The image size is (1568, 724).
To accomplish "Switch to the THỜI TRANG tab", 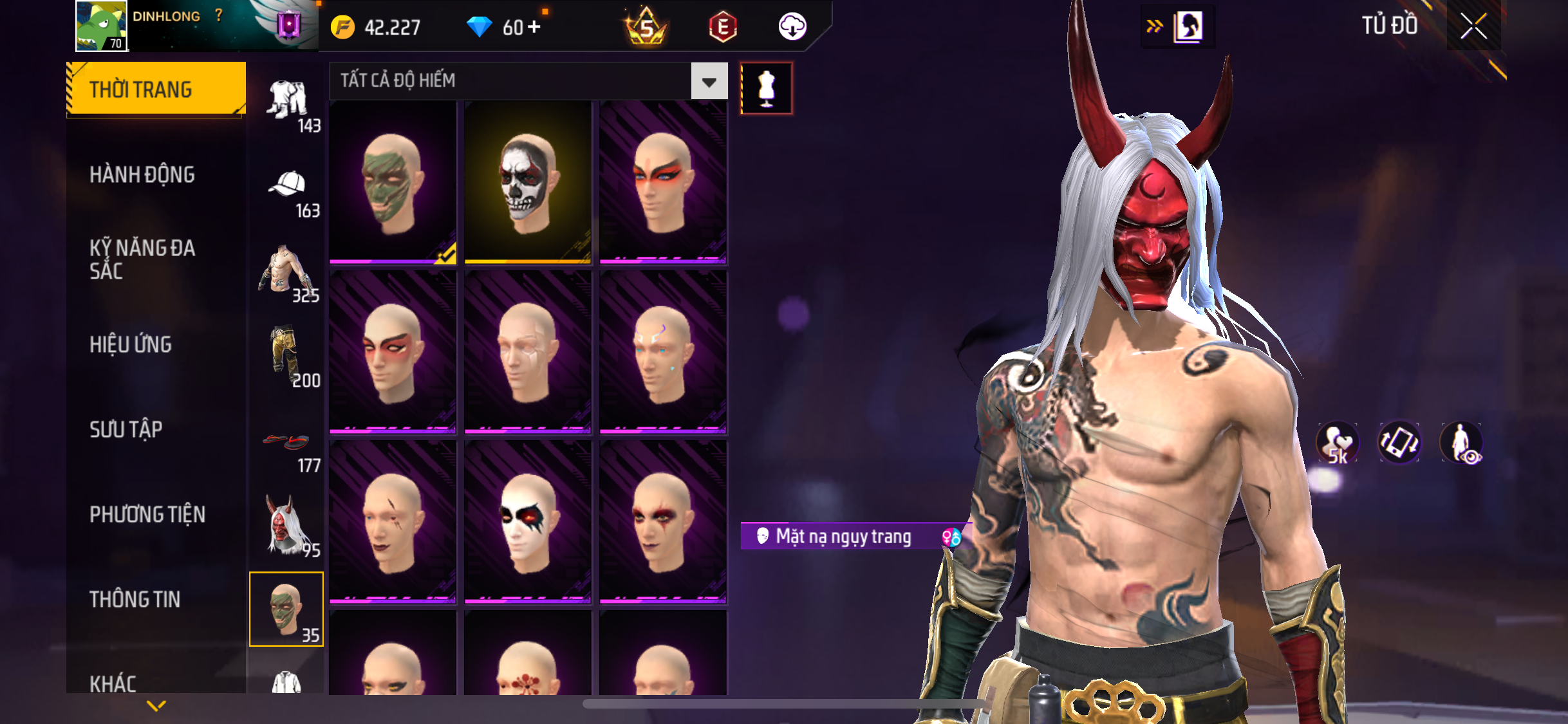I will (x=156, y=89).
